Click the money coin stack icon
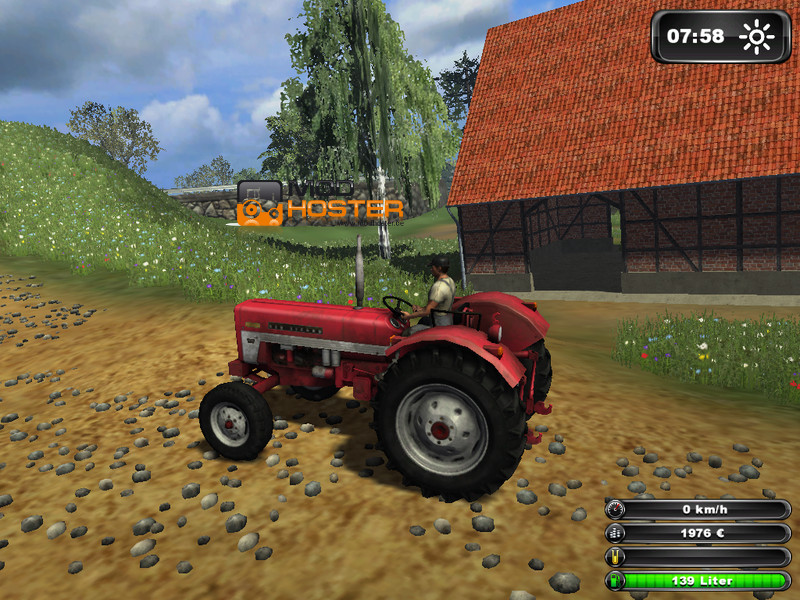 [x=615, y=534]
